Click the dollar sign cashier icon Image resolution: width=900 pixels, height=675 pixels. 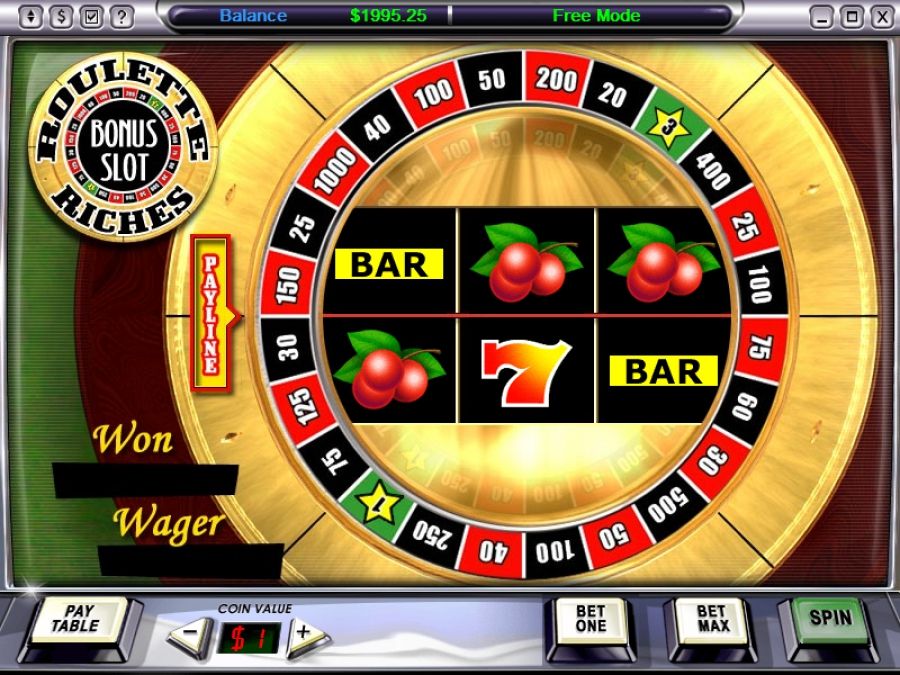click(x=63, y=16)
